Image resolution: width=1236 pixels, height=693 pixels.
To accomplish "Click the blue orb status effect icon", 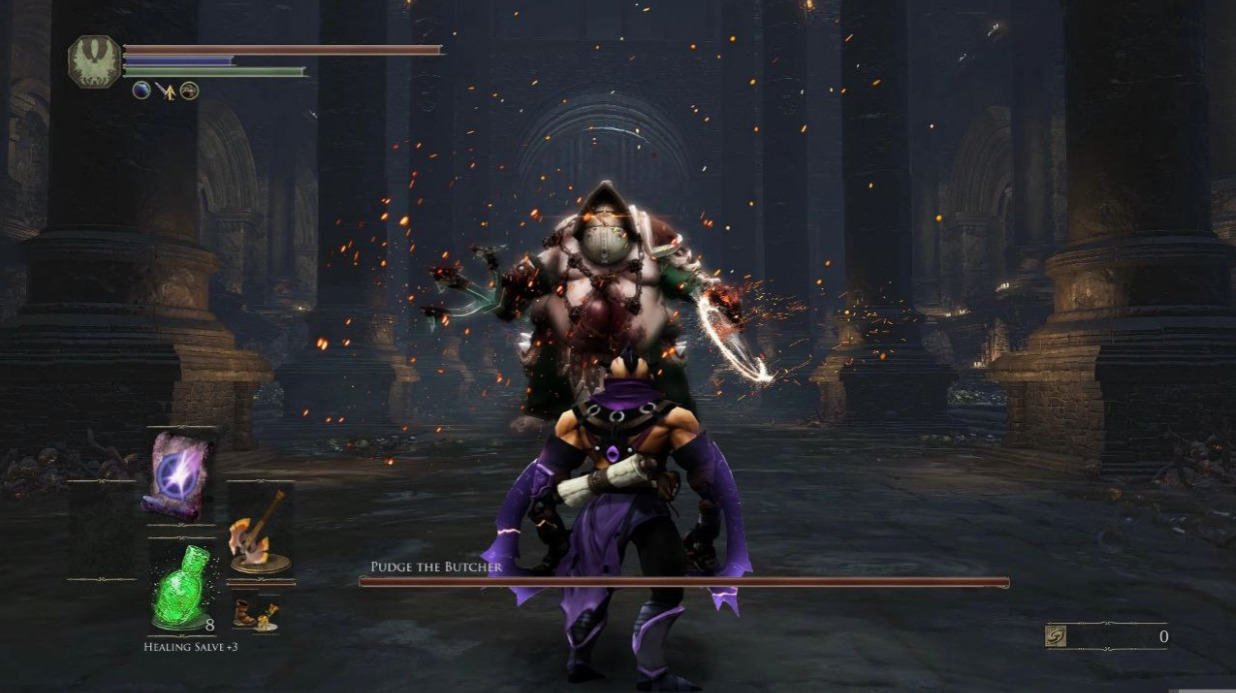I will click(x=142, y=90).
